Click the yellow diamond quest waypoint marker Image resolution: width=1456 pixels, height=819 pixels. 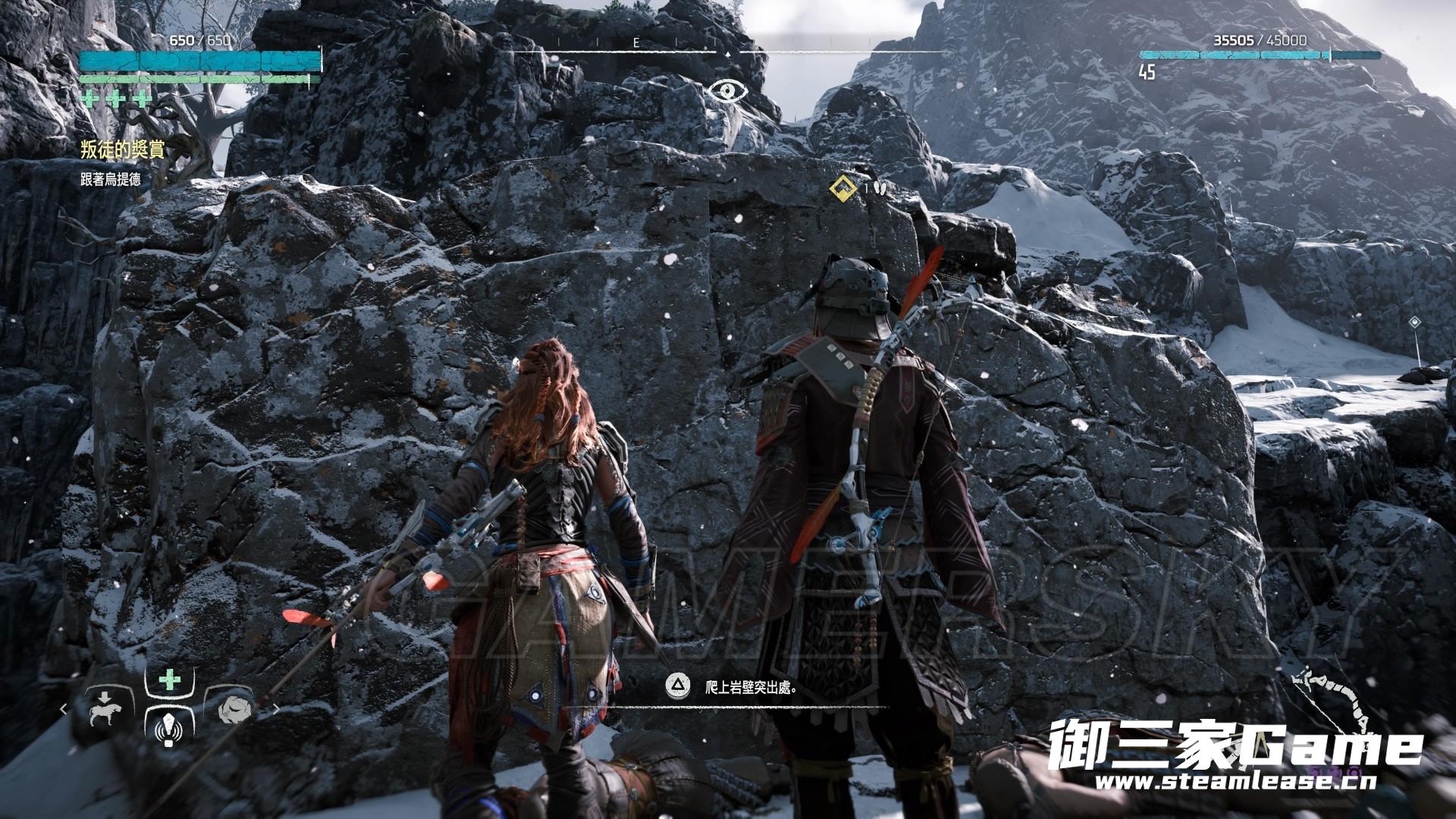pos(840,187)
